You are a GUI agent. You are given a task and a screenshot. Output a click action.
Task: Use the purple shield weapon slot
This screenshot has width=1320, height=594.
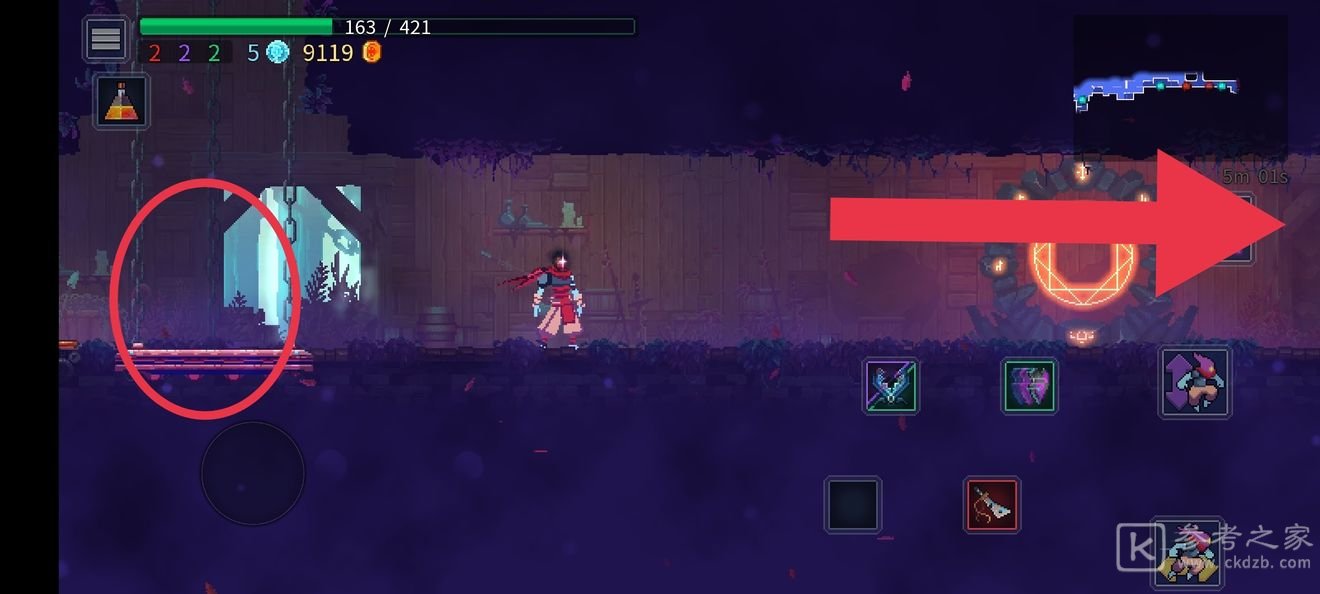pos(1030,387)
